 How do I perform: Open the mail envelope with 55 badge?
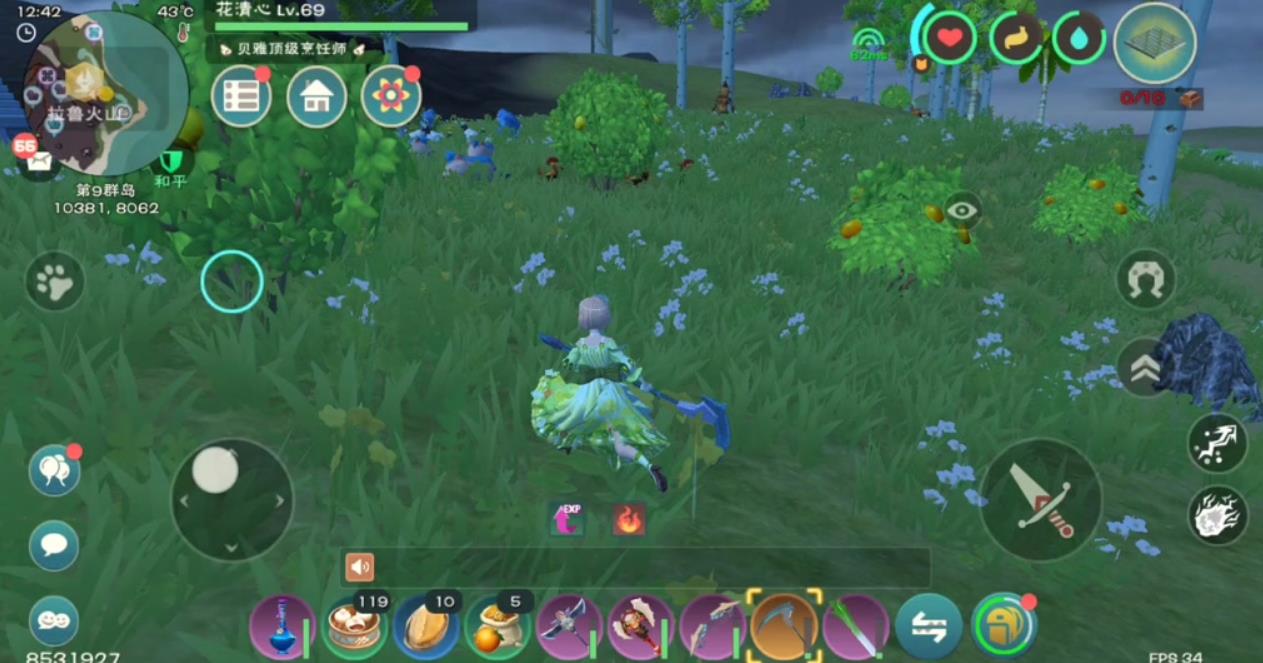click(x=38, y=160)
